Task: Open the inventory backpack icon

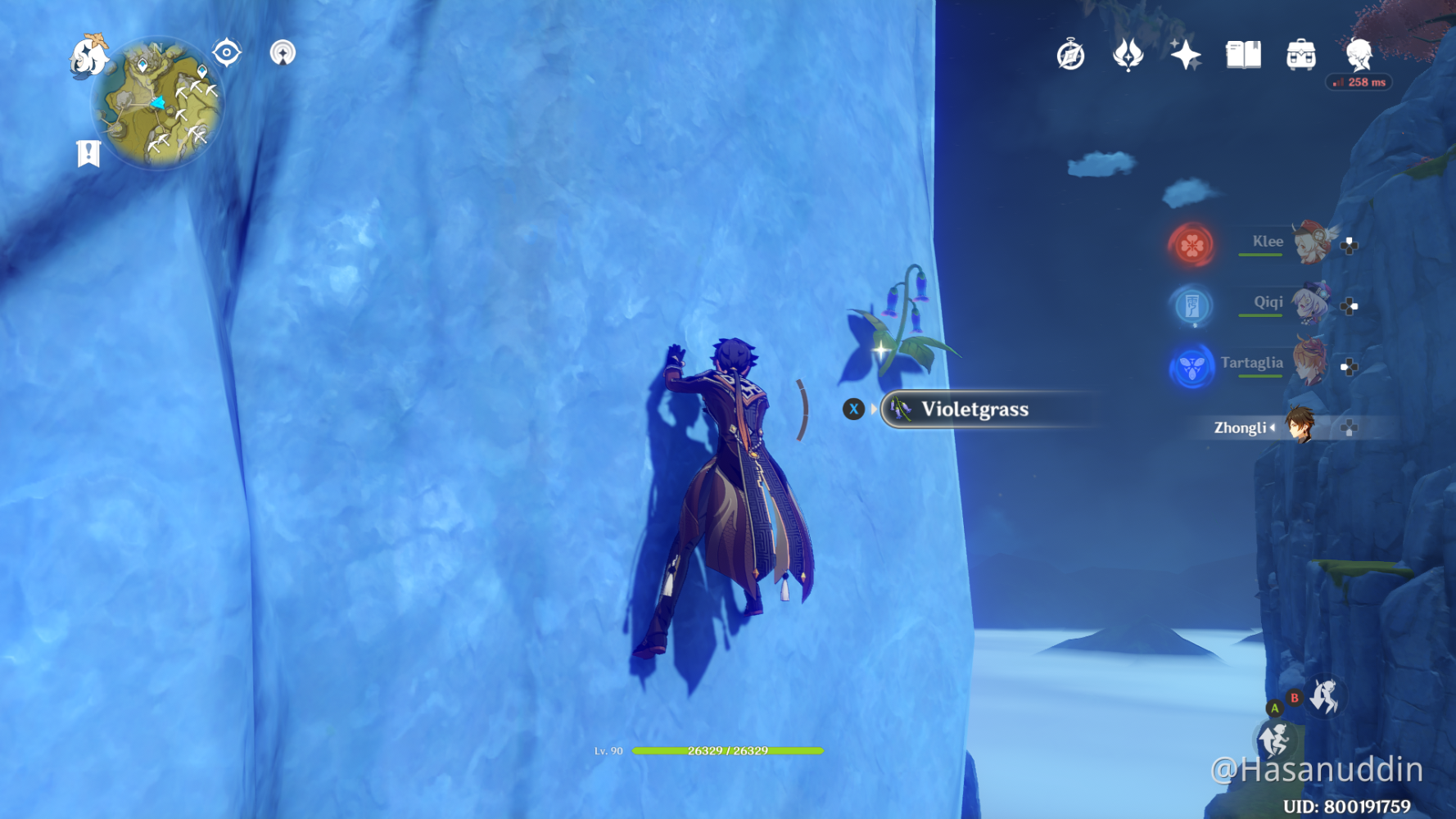Action: 1300,56
